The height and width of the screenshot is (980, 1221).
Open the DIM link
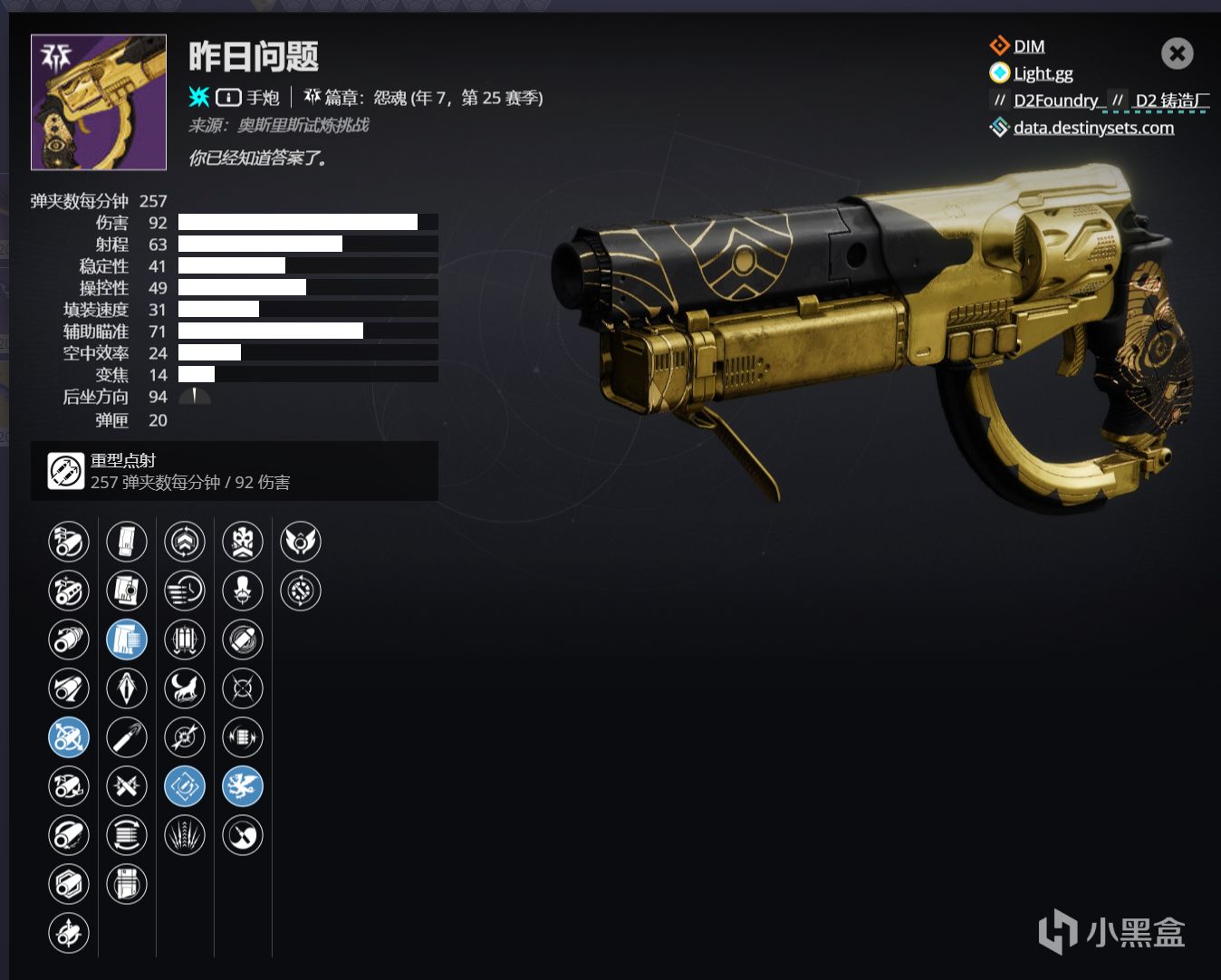click(x=1028, y=46)
